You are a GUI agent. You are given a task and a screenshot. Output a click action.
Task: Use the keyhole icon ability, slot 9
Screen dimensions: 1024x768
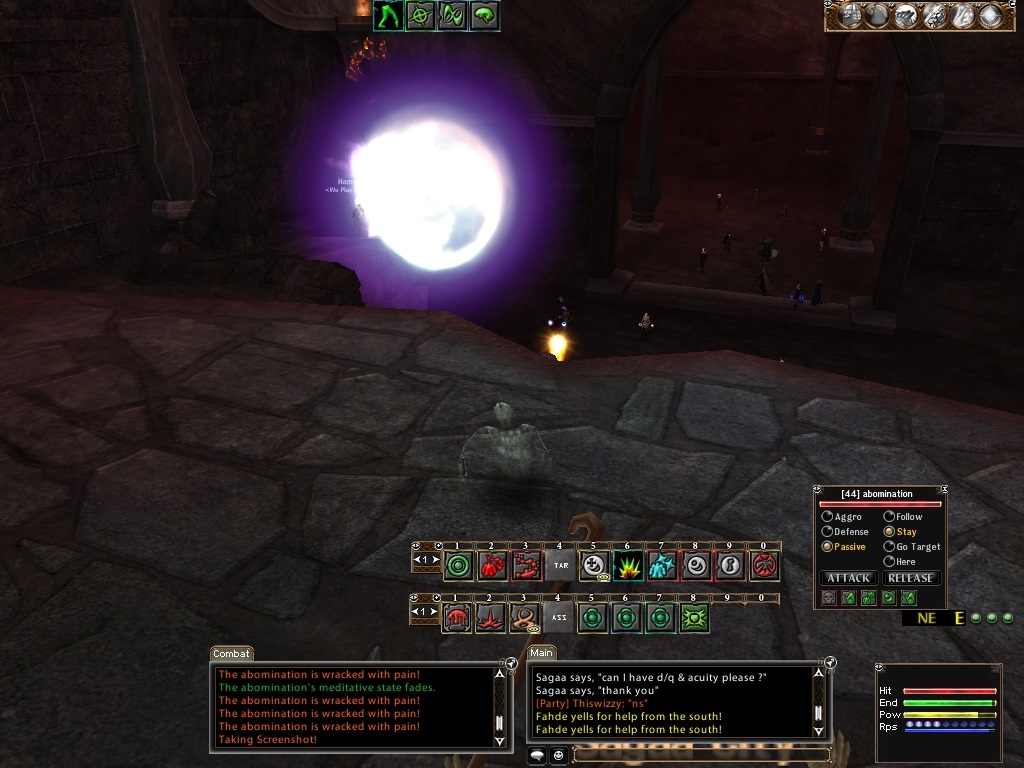click(730, 566)
